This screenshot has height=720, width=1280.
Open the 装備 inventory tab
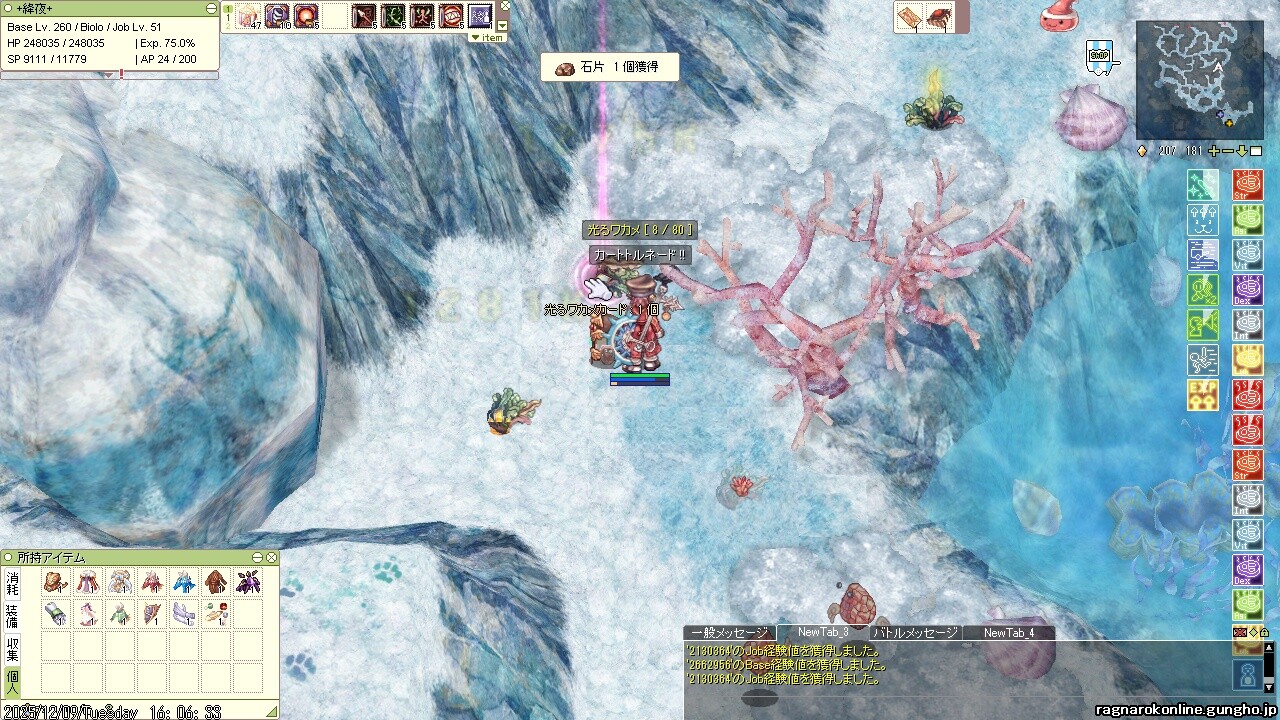point(12,614)
